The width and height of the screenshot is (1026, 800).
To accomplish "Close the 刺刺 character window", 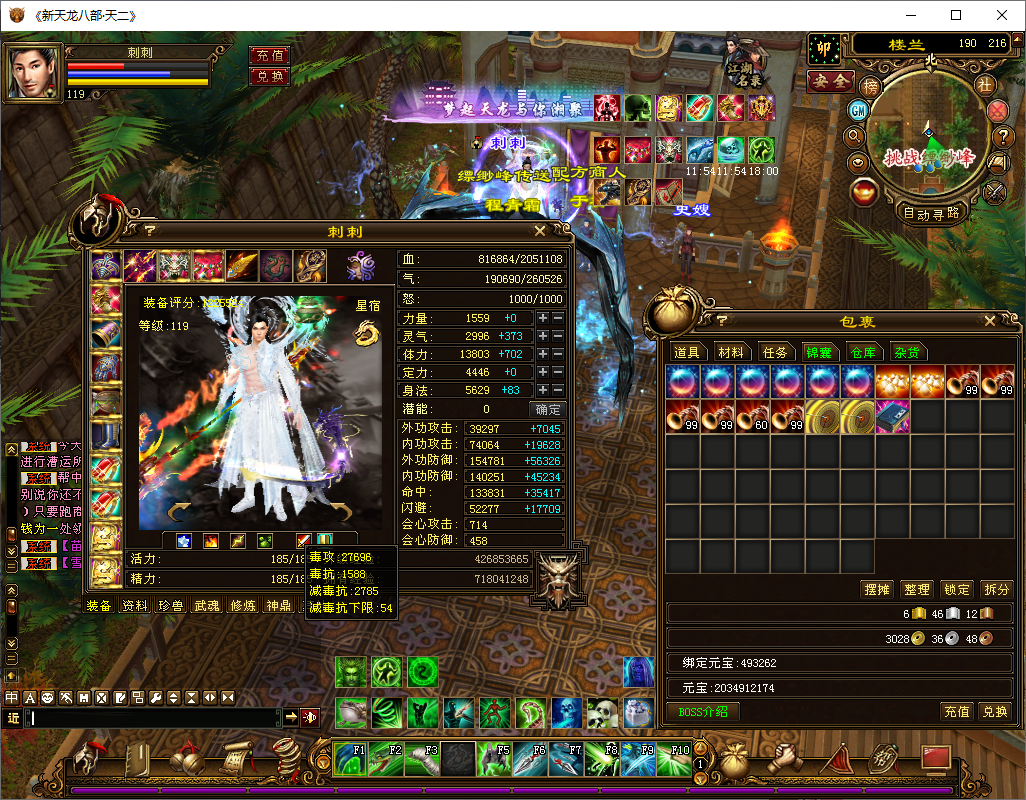I will tap(540, 231).
